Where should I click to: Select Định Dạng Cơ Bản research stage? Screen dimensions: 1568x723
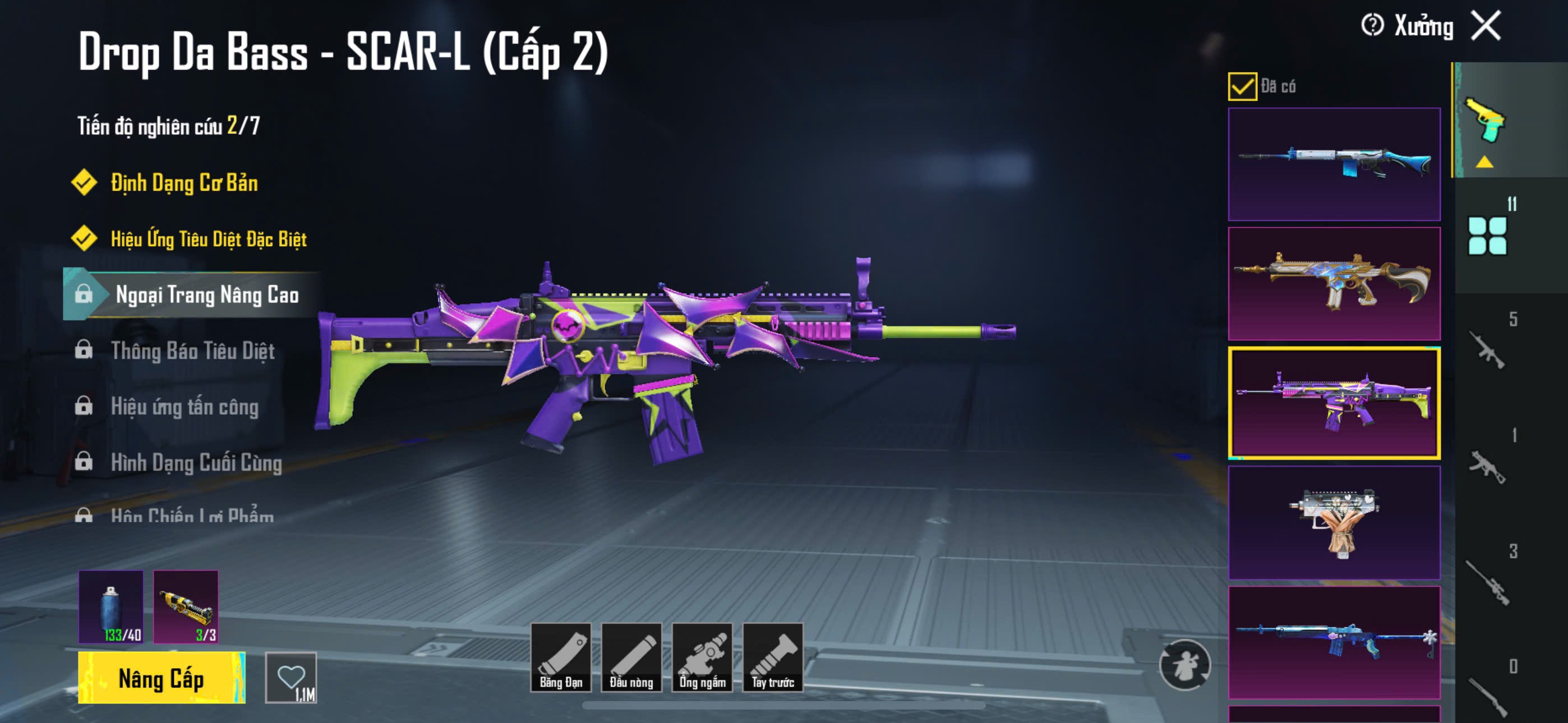click(x=184, y=183)
